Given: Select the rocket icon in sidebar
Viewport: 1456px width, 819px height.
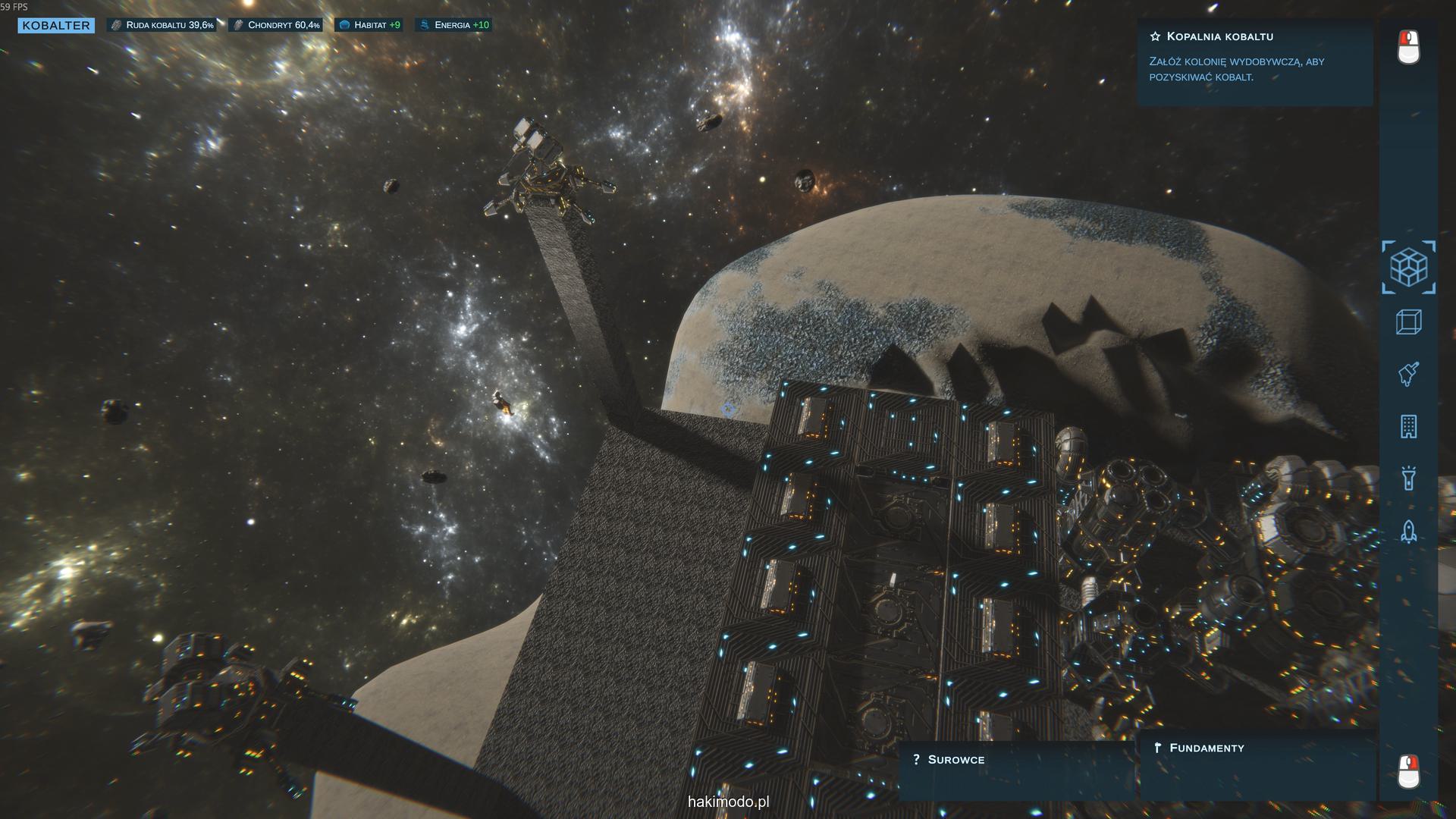Looking at the screenshot, I should point(1408,531).
